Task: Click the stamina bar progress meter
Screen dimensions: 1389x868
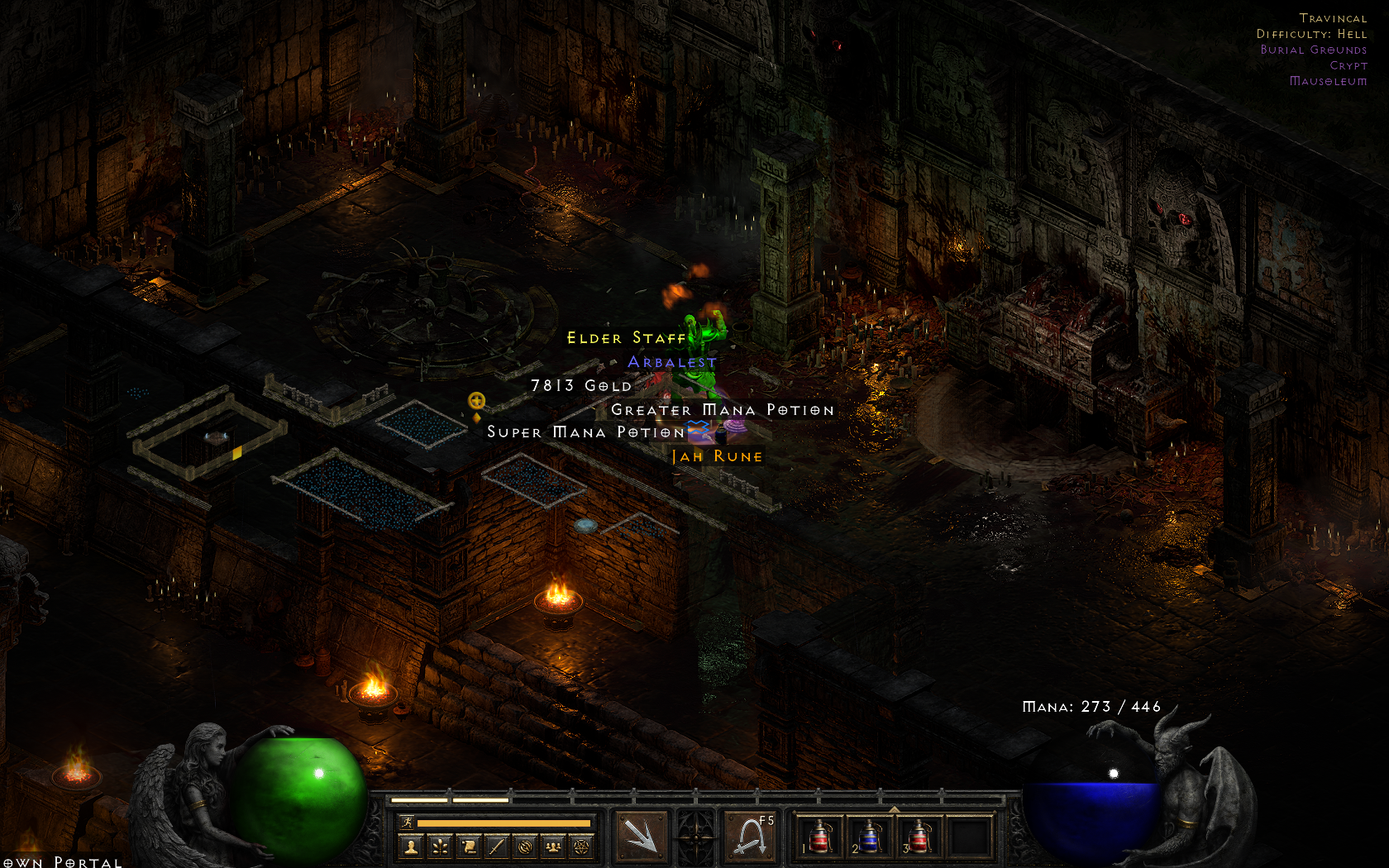Action: coord(504,822)
